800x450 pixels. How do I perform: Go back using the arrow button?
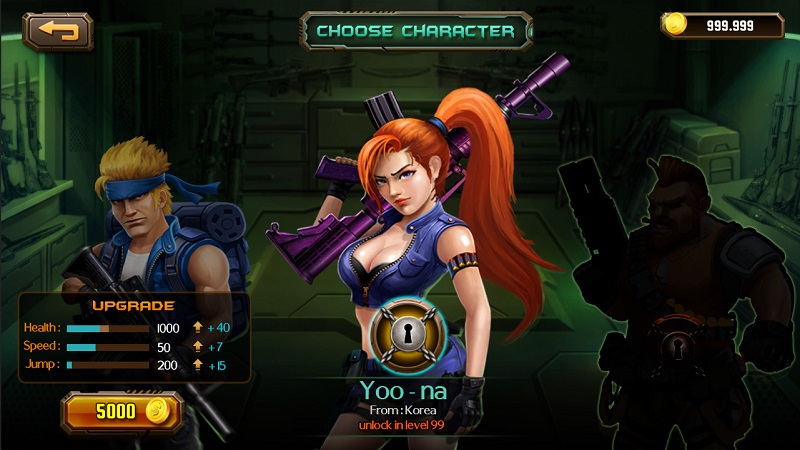(x=58, y=31)
